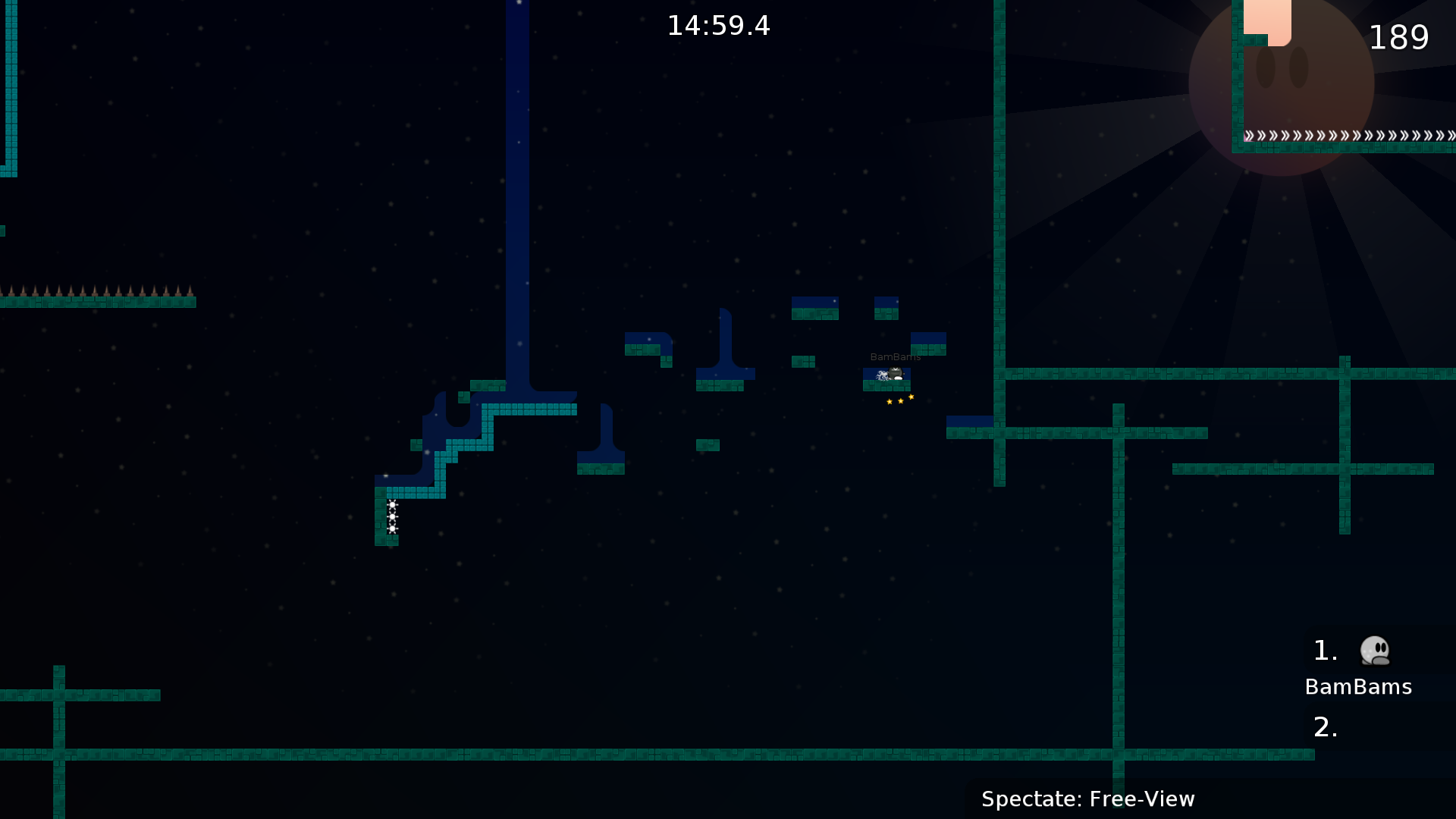The height and width of the screenshot is (819, 1456).
Task: Open the match timer showing 14:59.4
Action: pyautogui.click(x=718, y=25)
